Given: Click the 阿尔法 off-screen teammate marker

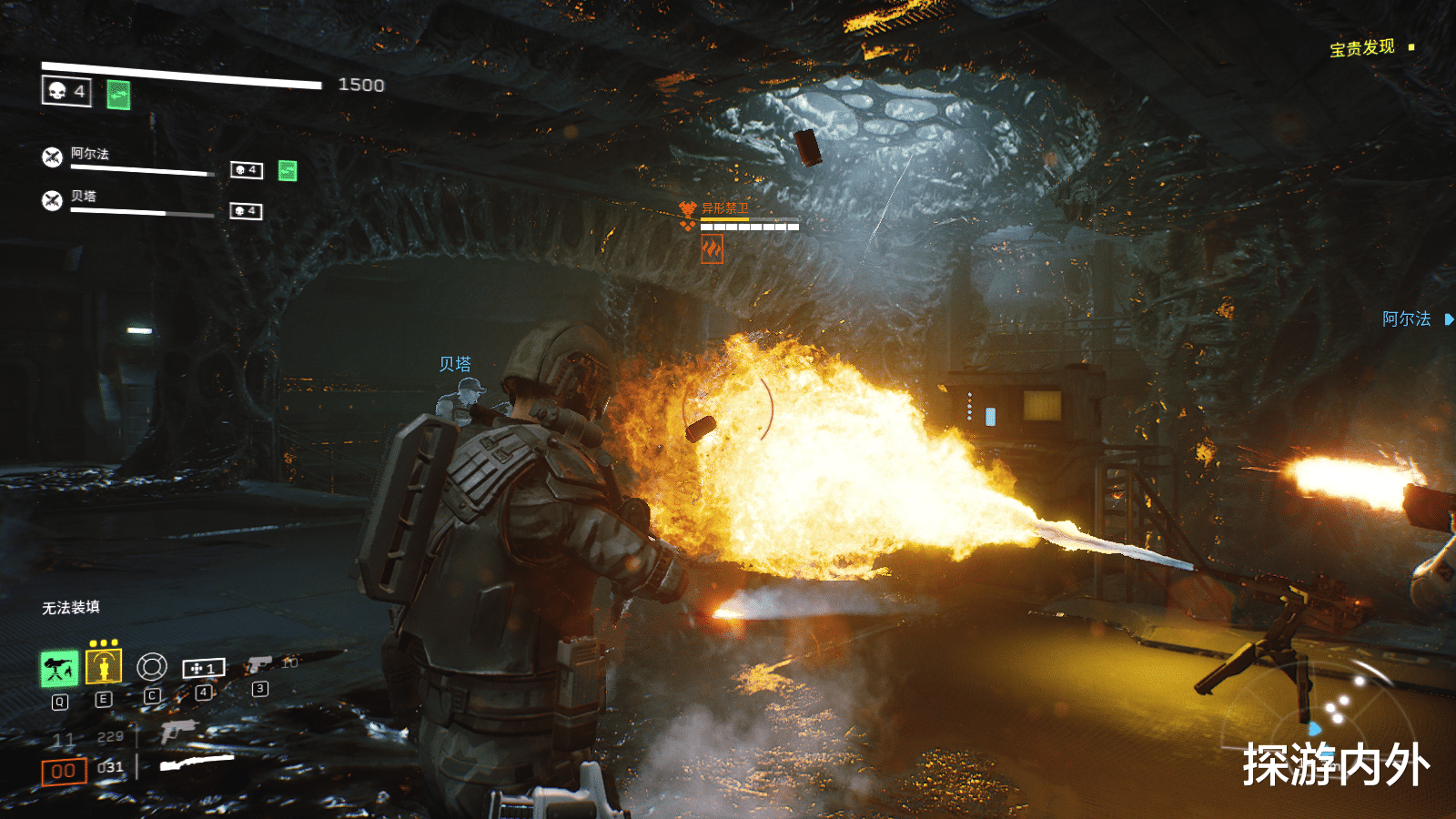Looking at the screenshot, I should (1417, 319).
